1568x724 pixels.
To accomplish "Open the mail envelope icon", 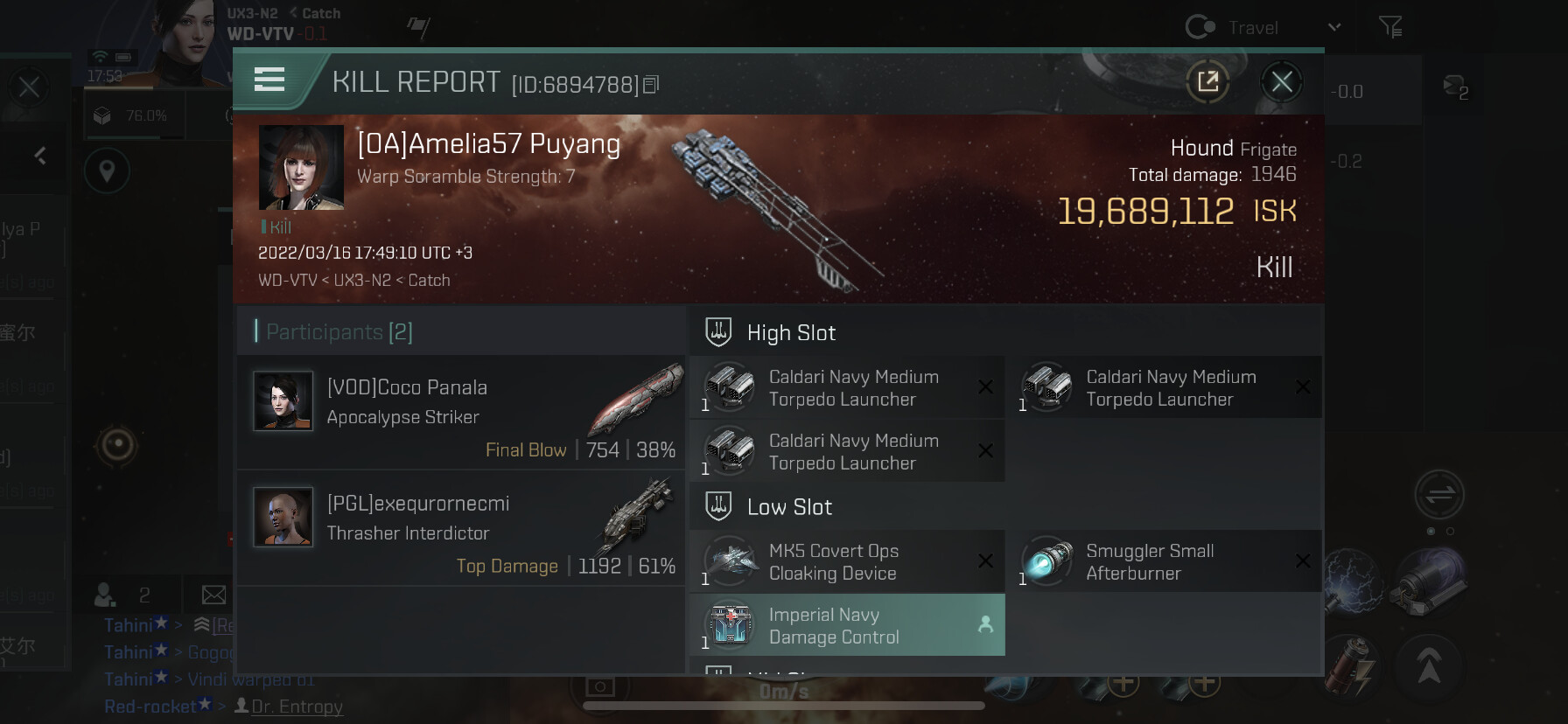I will (x=213, y=595).
